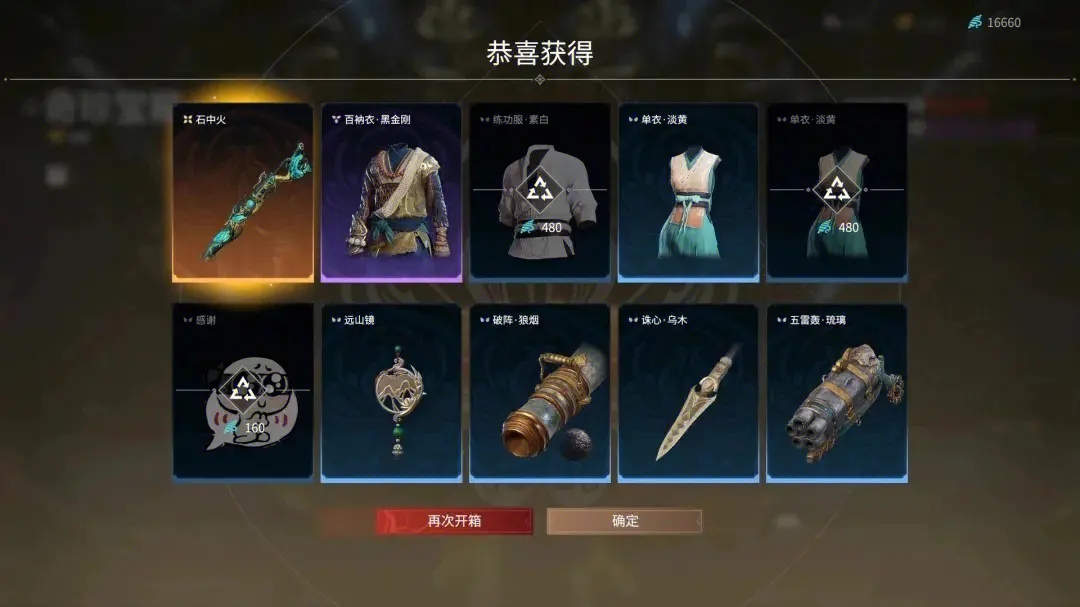This screenshot has height=607, width=1080.
Task: Choose the 百衲衣·黑金刚 outfit card
Action: [x=391, y=192]
